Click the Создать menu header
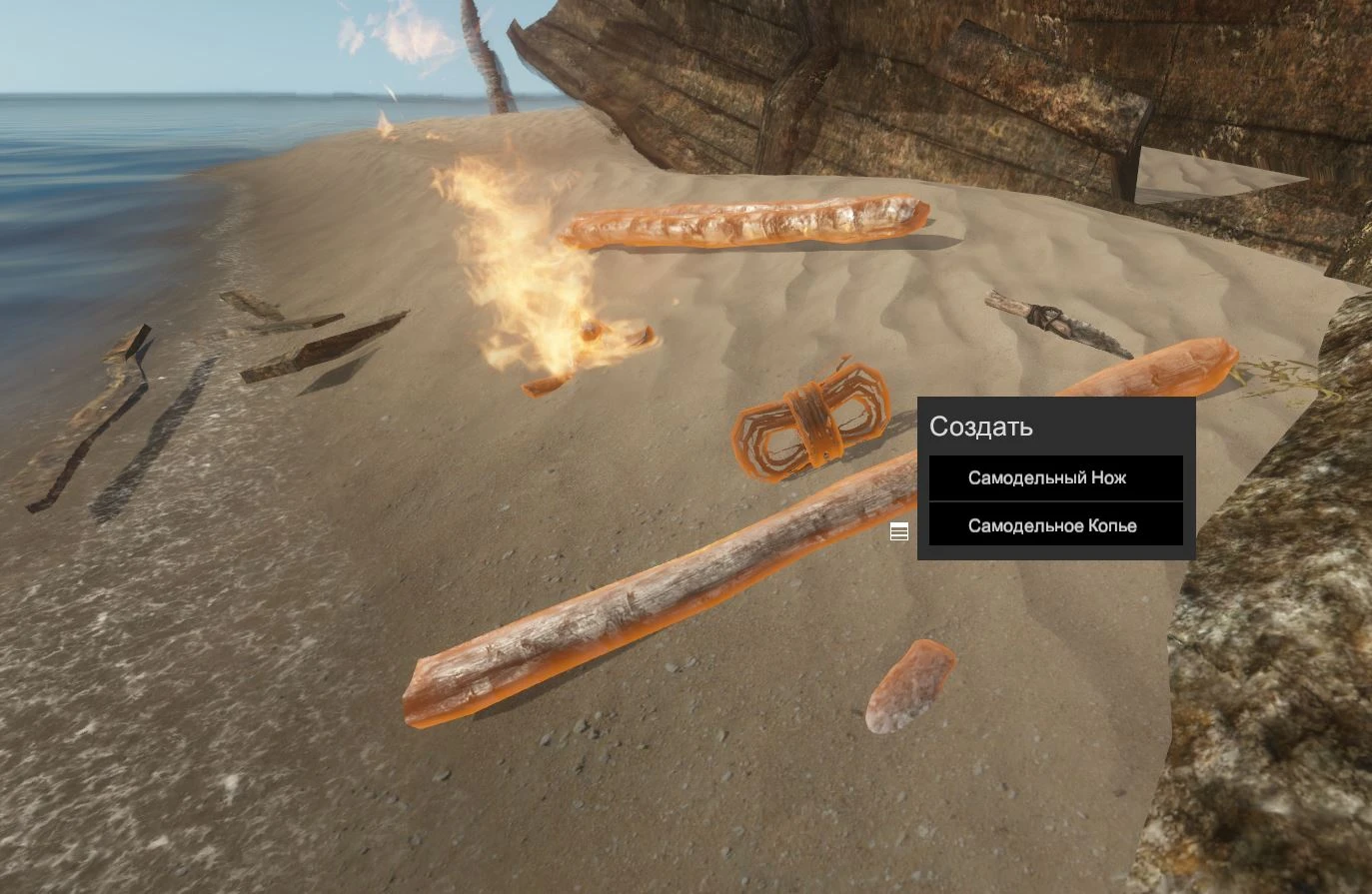 click(981, 427)
